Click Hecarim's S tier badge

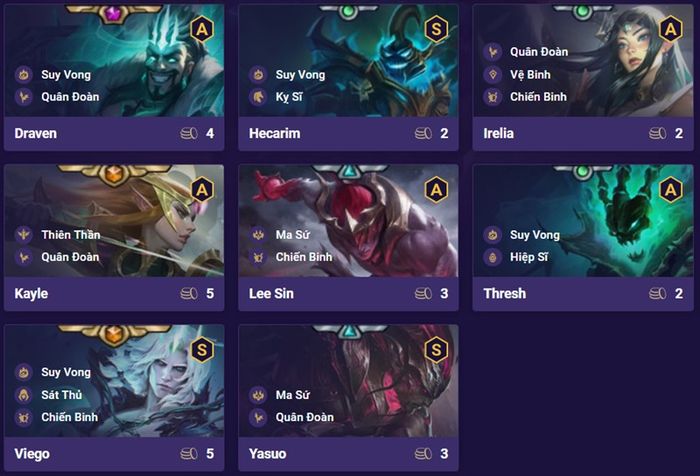tap(435, 30)
